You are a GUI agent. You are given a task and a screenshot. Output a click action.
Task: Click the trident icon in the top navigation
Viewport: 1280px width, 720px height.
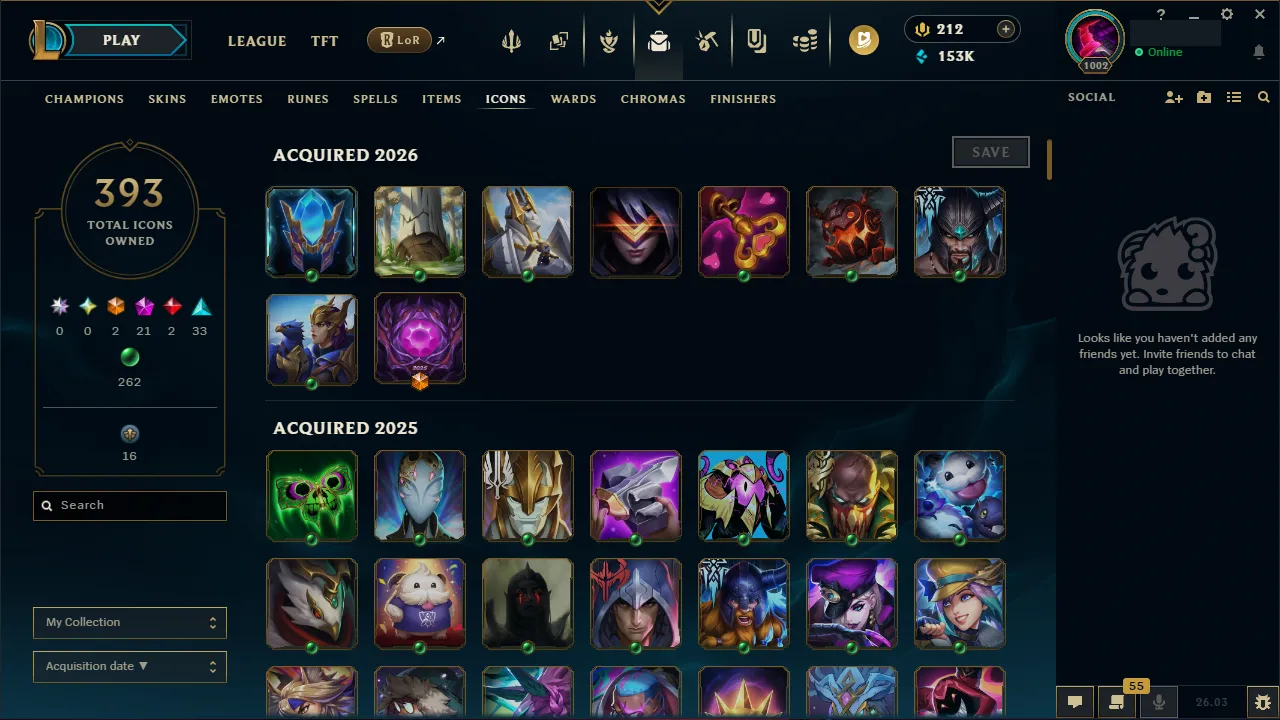click(510, 40)
